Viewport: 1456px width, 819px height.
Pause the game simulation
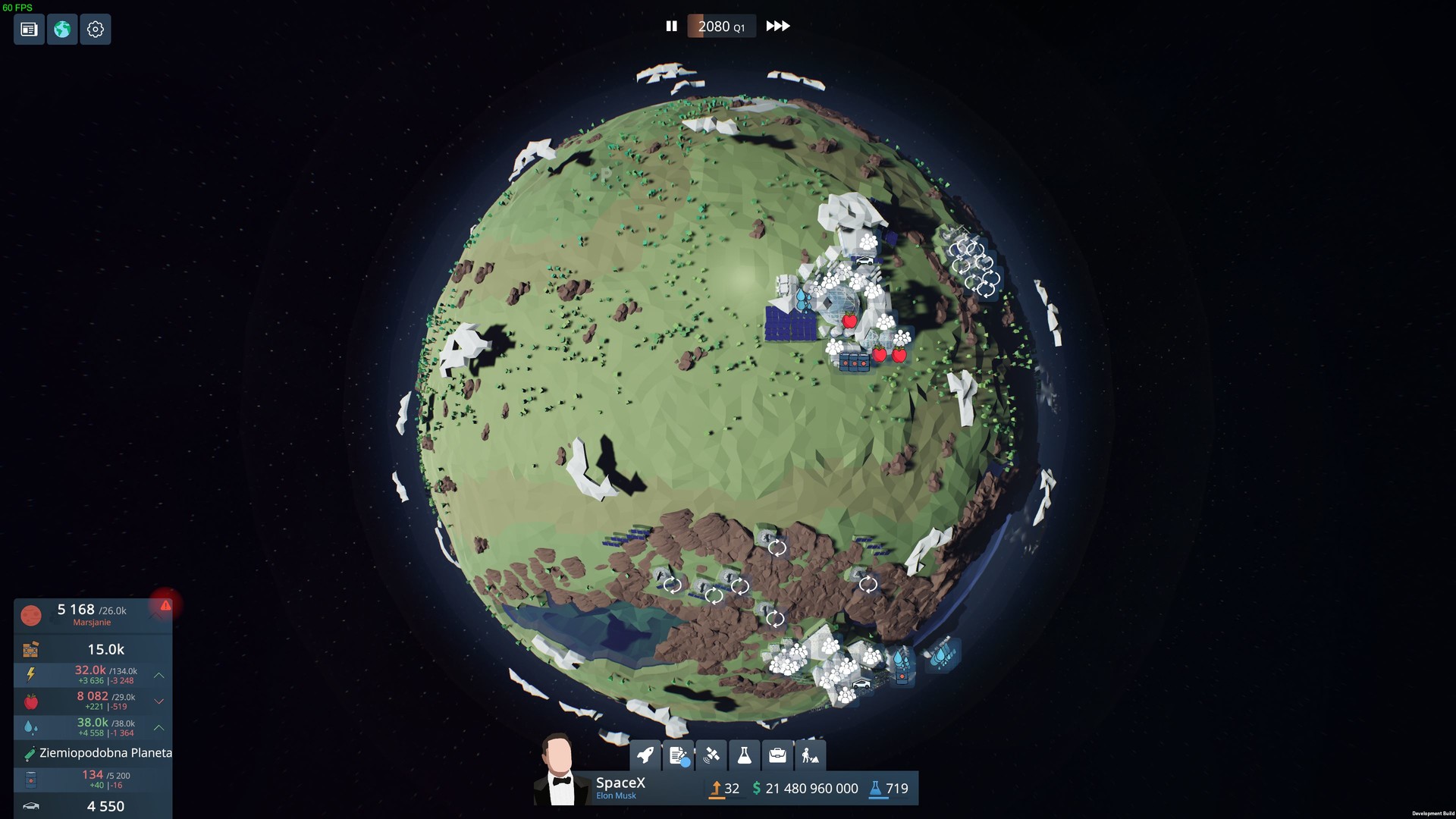[672, 25]
